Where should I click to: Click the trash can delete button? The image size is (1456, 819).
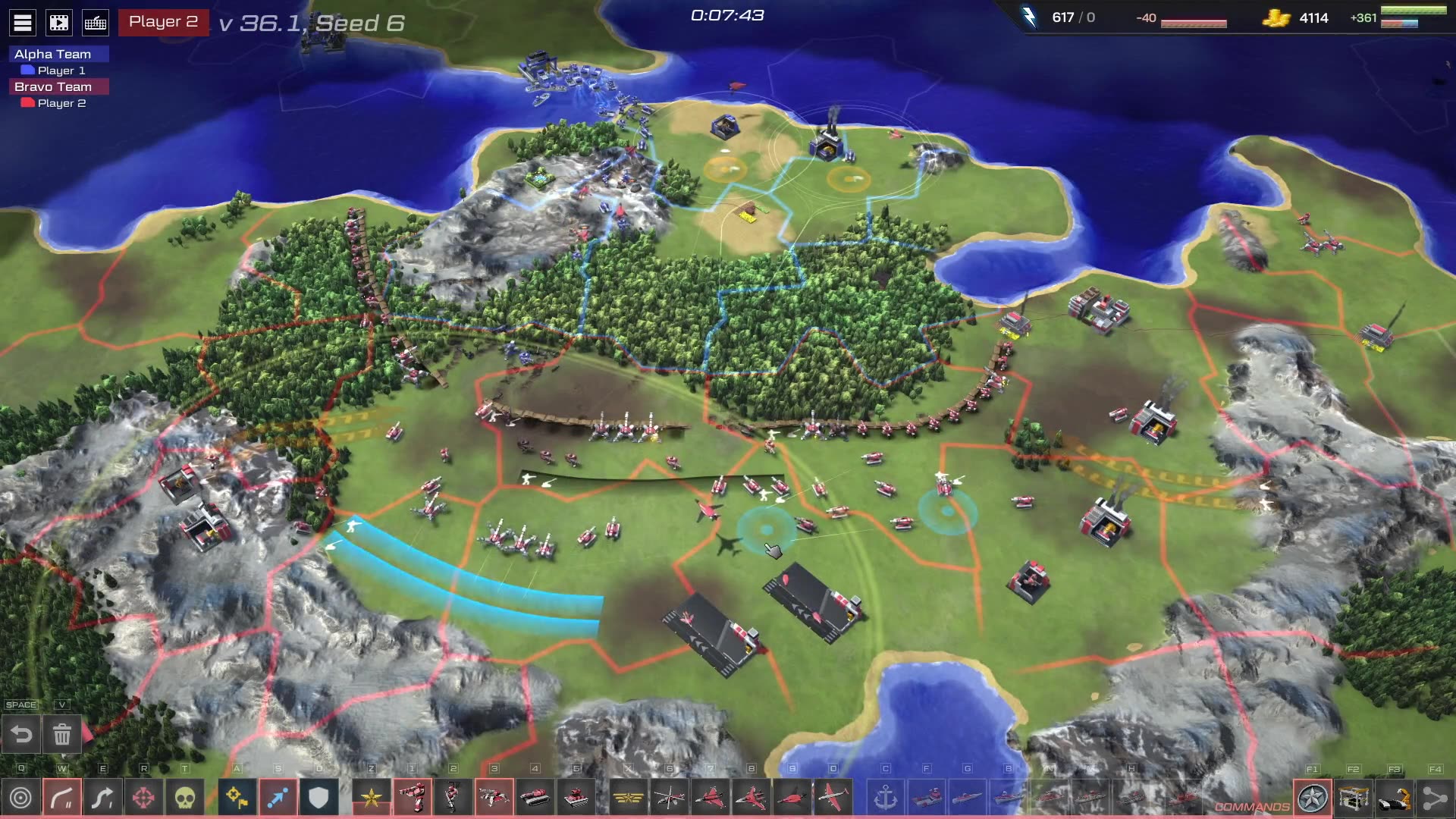click(62, 734)
